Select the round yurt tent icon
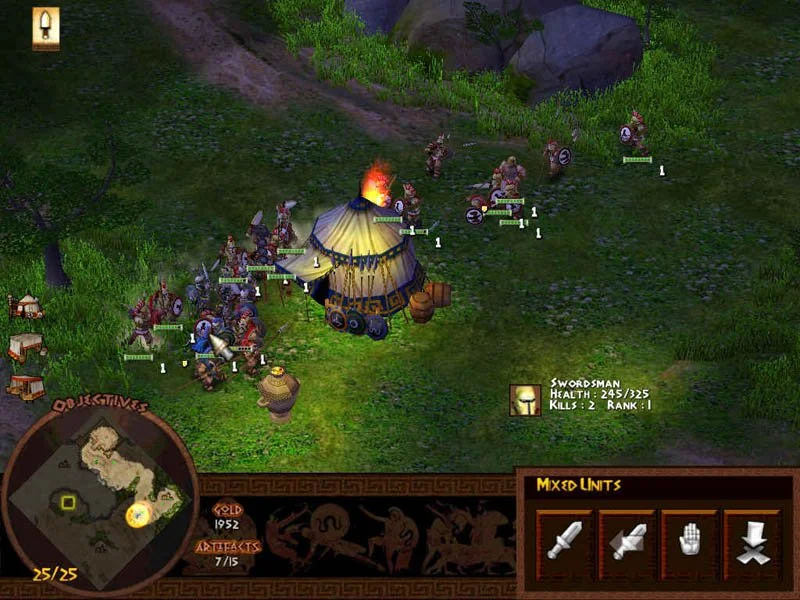The width and height of the screenshot is (800, 600). [25, 305]
